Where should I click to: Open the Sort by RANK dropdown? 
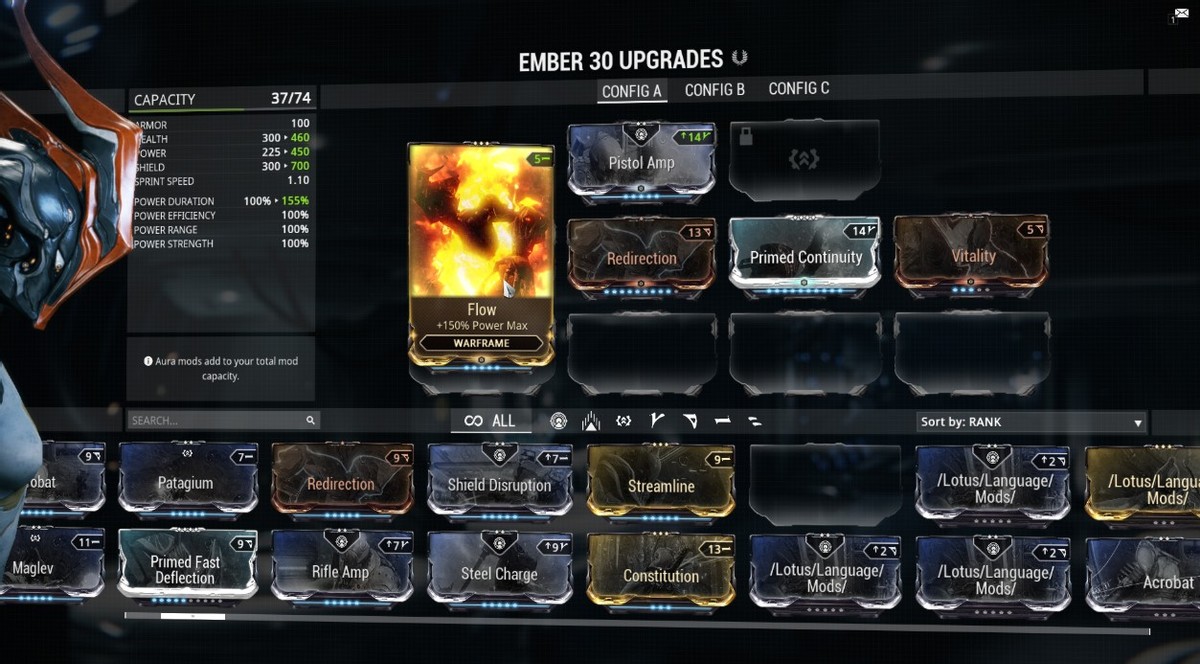(1030, 422)
